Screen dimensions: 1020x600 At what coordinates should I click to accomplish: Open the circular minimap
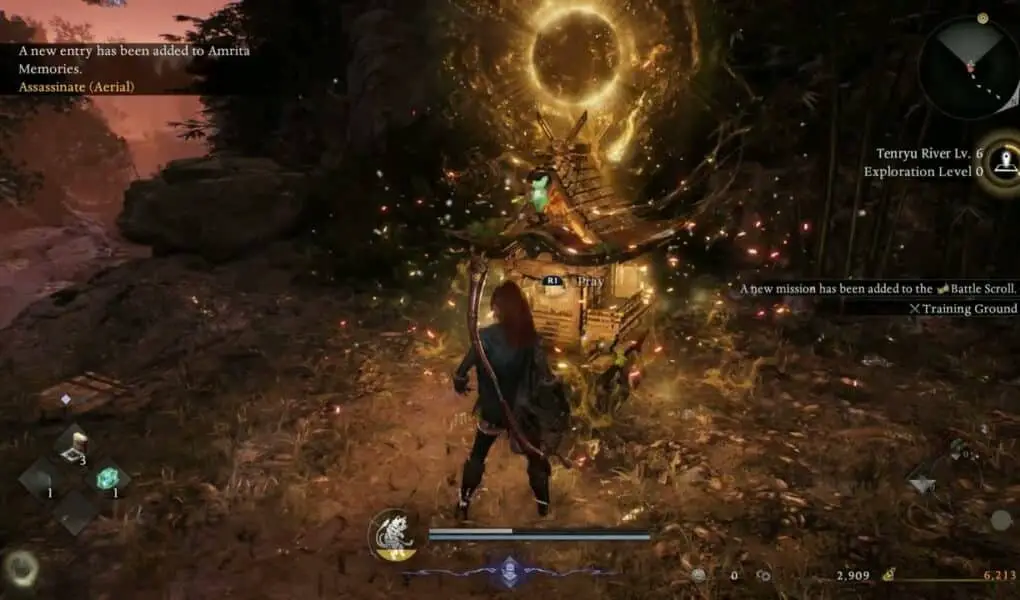(x=966, y=68)
